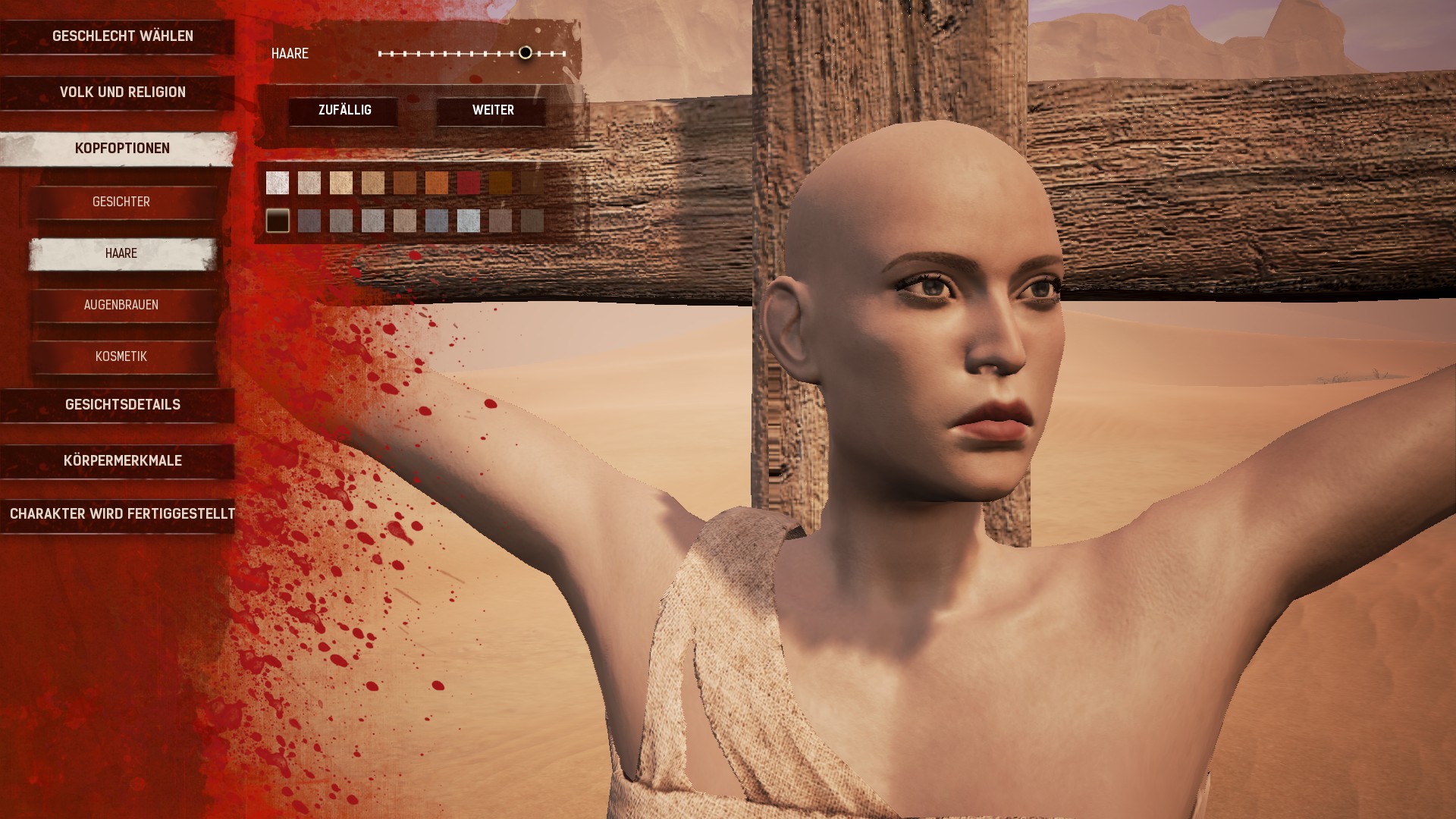Screen dimensions: 1456x819
Task: Open the Augenbrauen options
Action: pyautogui.click(x=121, y=305)
